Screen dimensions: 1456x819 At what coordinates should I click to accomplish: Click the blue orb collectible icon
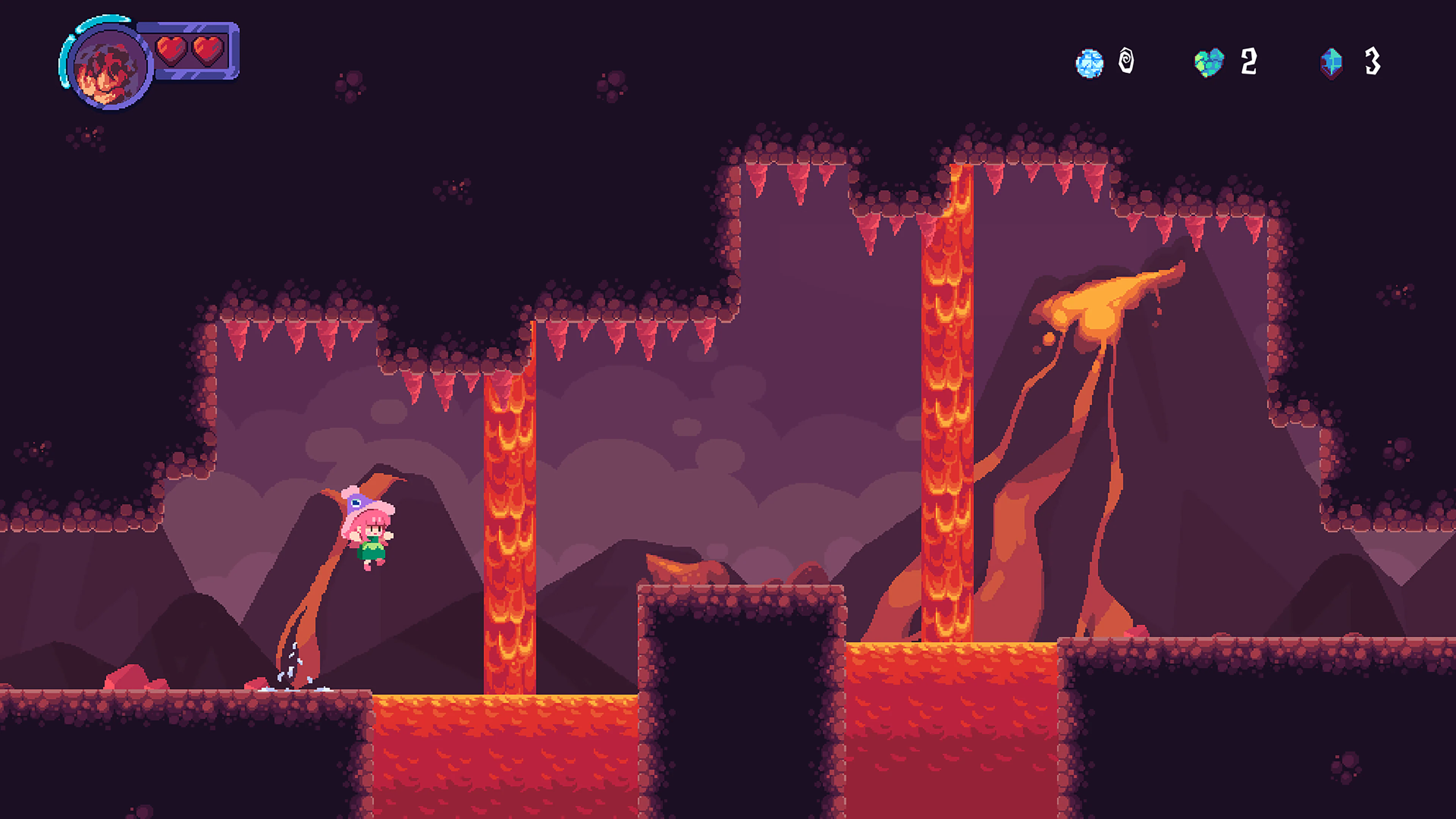[x=1090, y=63]
